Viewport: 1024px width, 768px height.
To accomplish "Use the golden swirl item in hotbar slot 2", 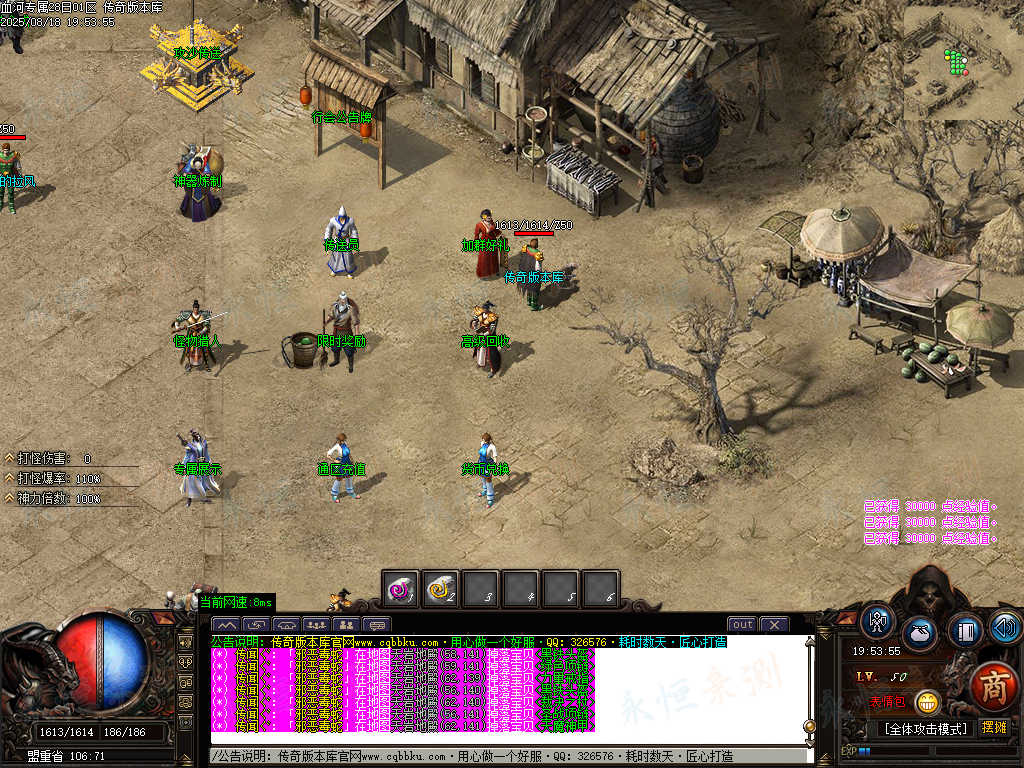I will (x=441, y=589).
